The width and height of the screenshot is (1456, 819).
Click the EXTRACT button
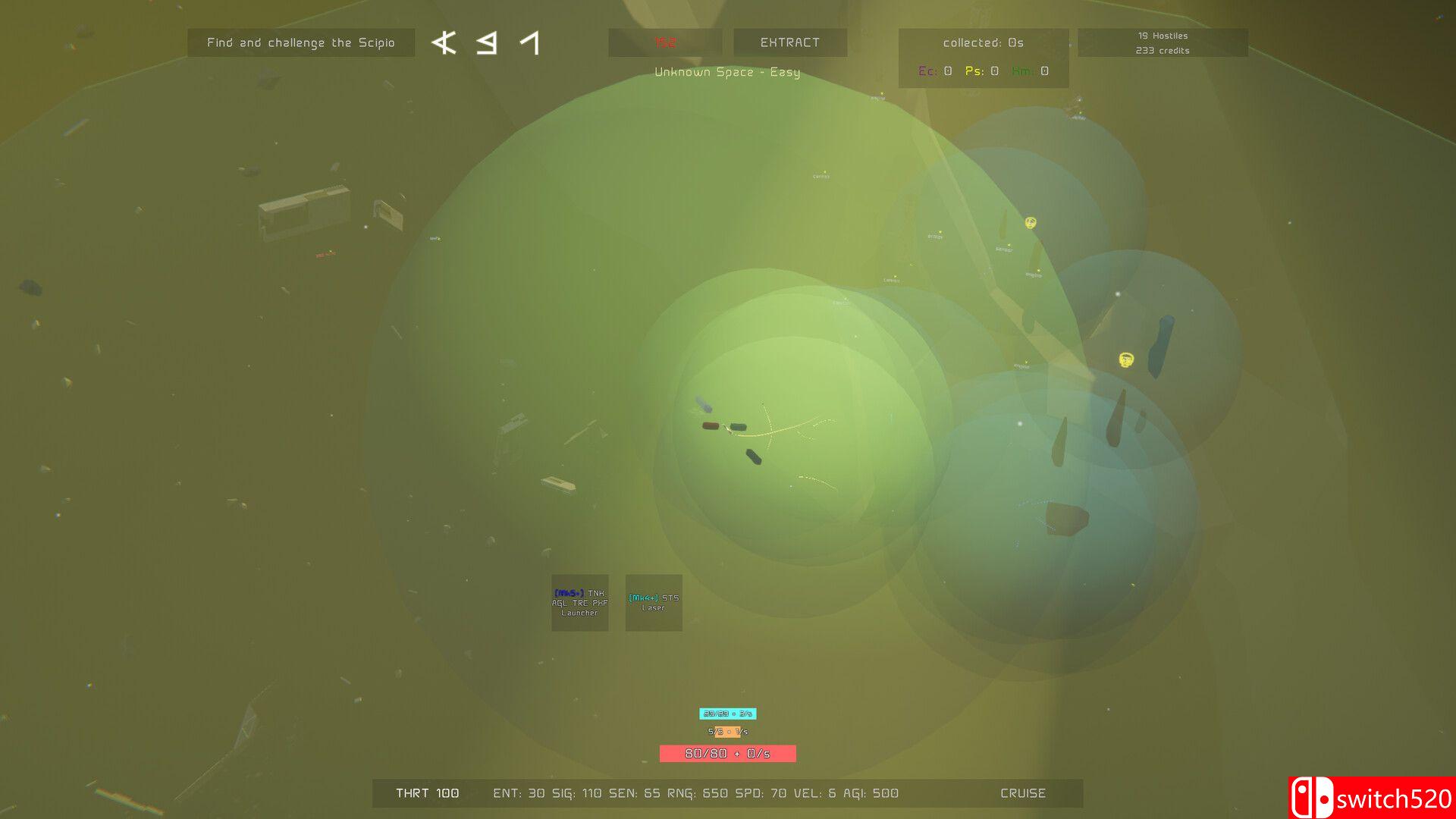tap(789, 42)
